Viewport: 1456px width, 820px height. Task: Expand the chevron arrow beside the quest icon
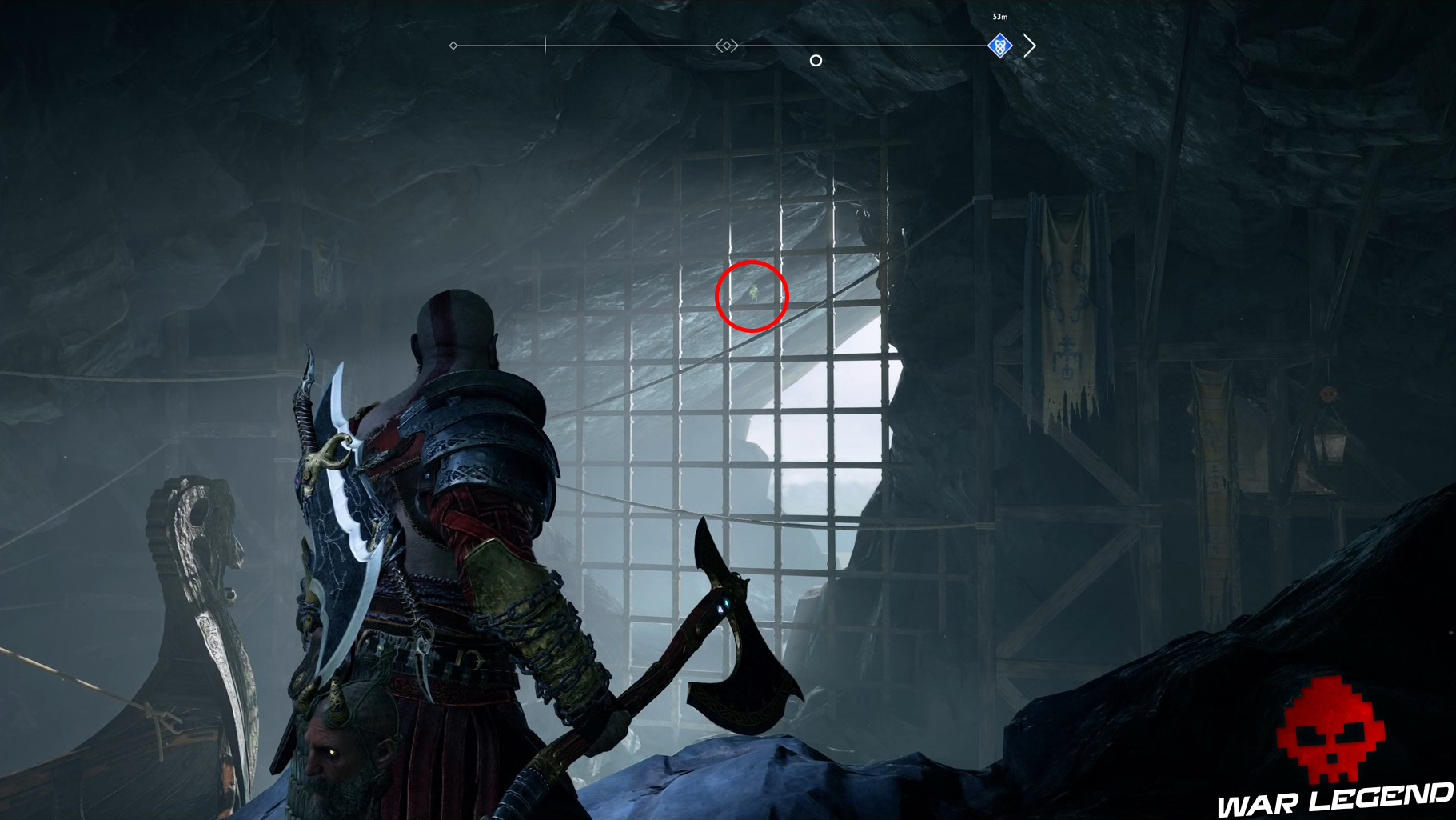pos(1030,45)
